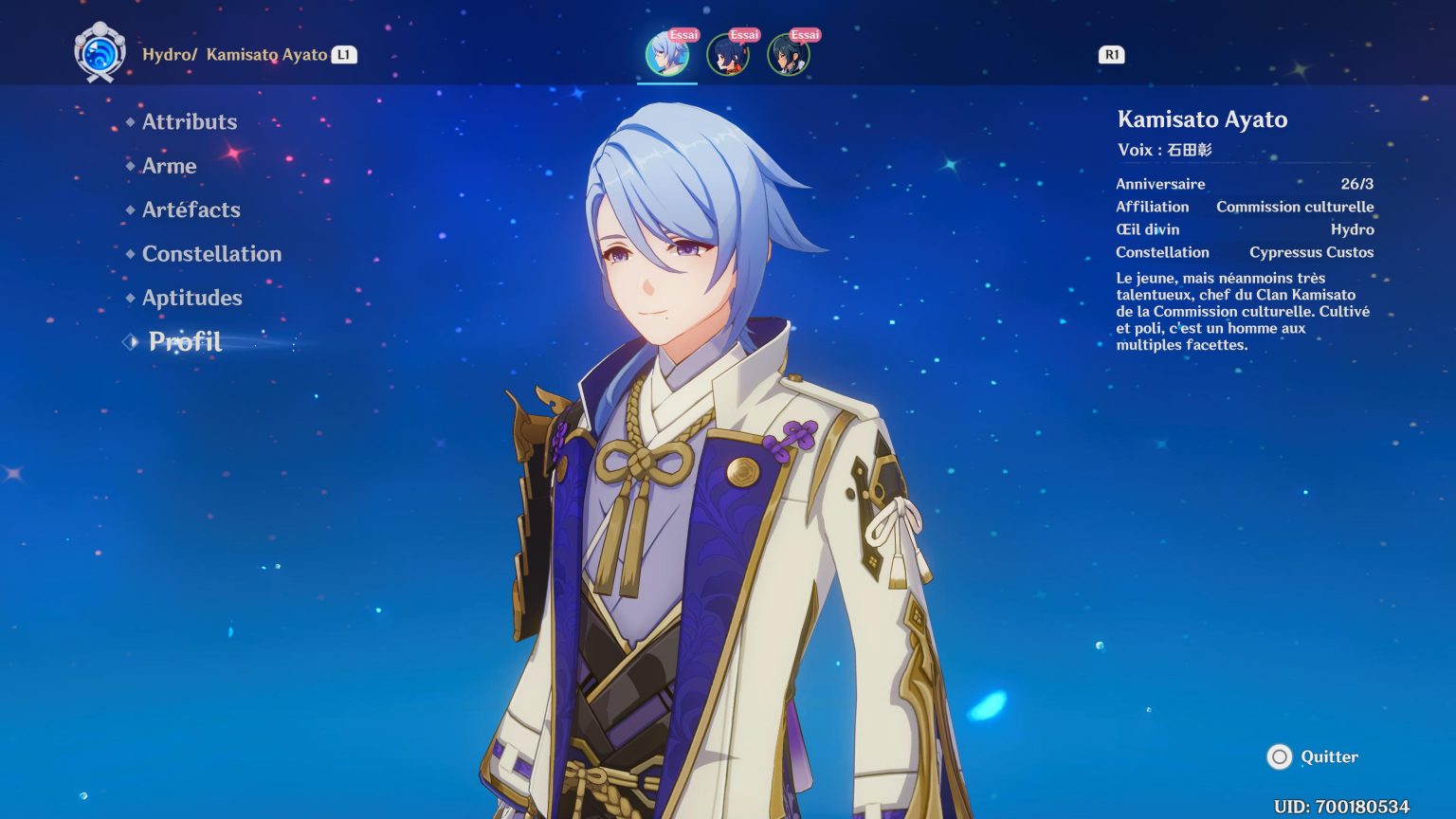Select the diamond icon beside Profil
The width and height of the screenshot is (1456, 819).
click(x=129, y=341)
